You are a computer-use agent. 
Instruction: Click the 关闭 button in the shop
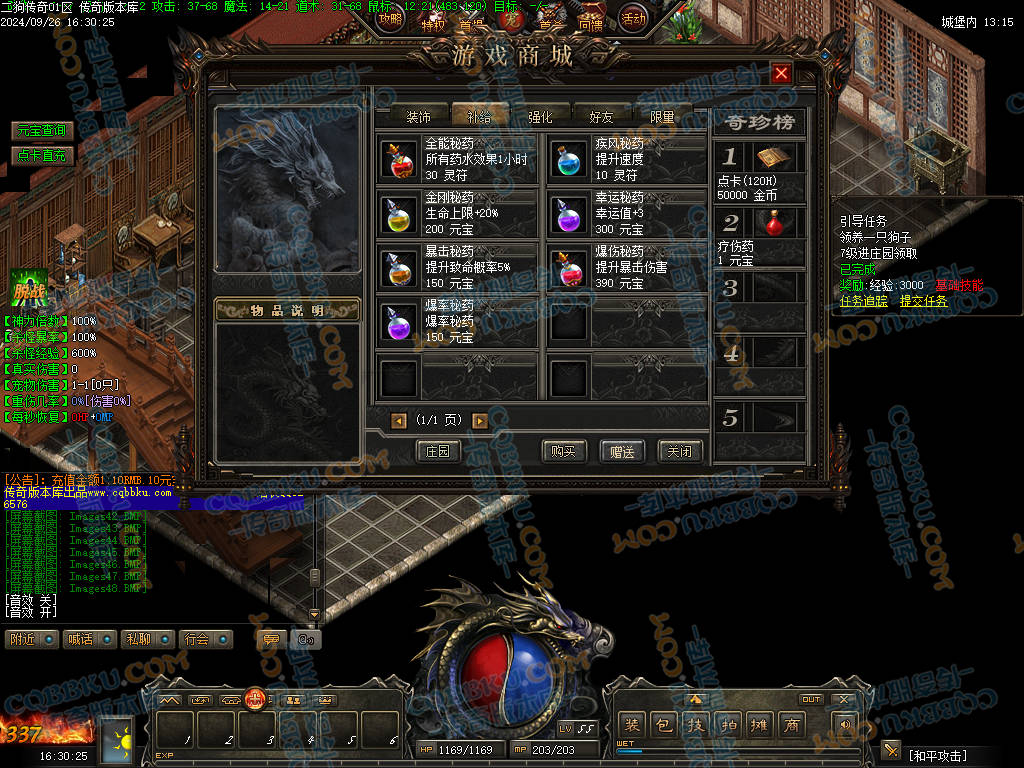coord(680,451)
